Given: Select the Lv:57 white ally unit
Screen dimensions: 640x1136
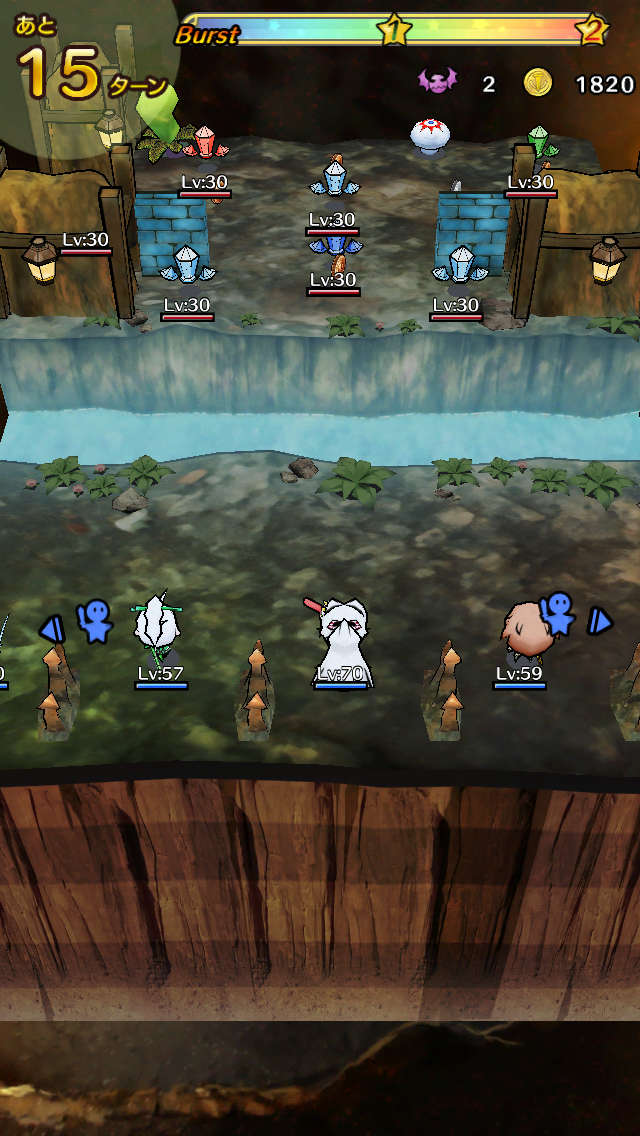Looking at the screenshot, I should point(156,629).
